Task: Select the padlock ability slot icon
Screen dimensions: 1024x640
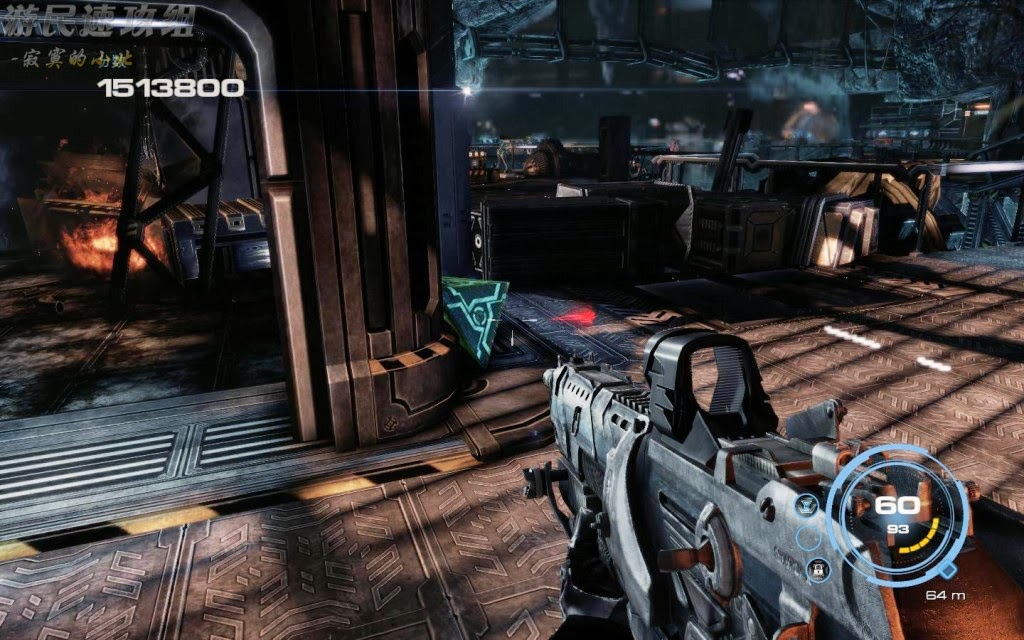Action: [x=818, y=569]
